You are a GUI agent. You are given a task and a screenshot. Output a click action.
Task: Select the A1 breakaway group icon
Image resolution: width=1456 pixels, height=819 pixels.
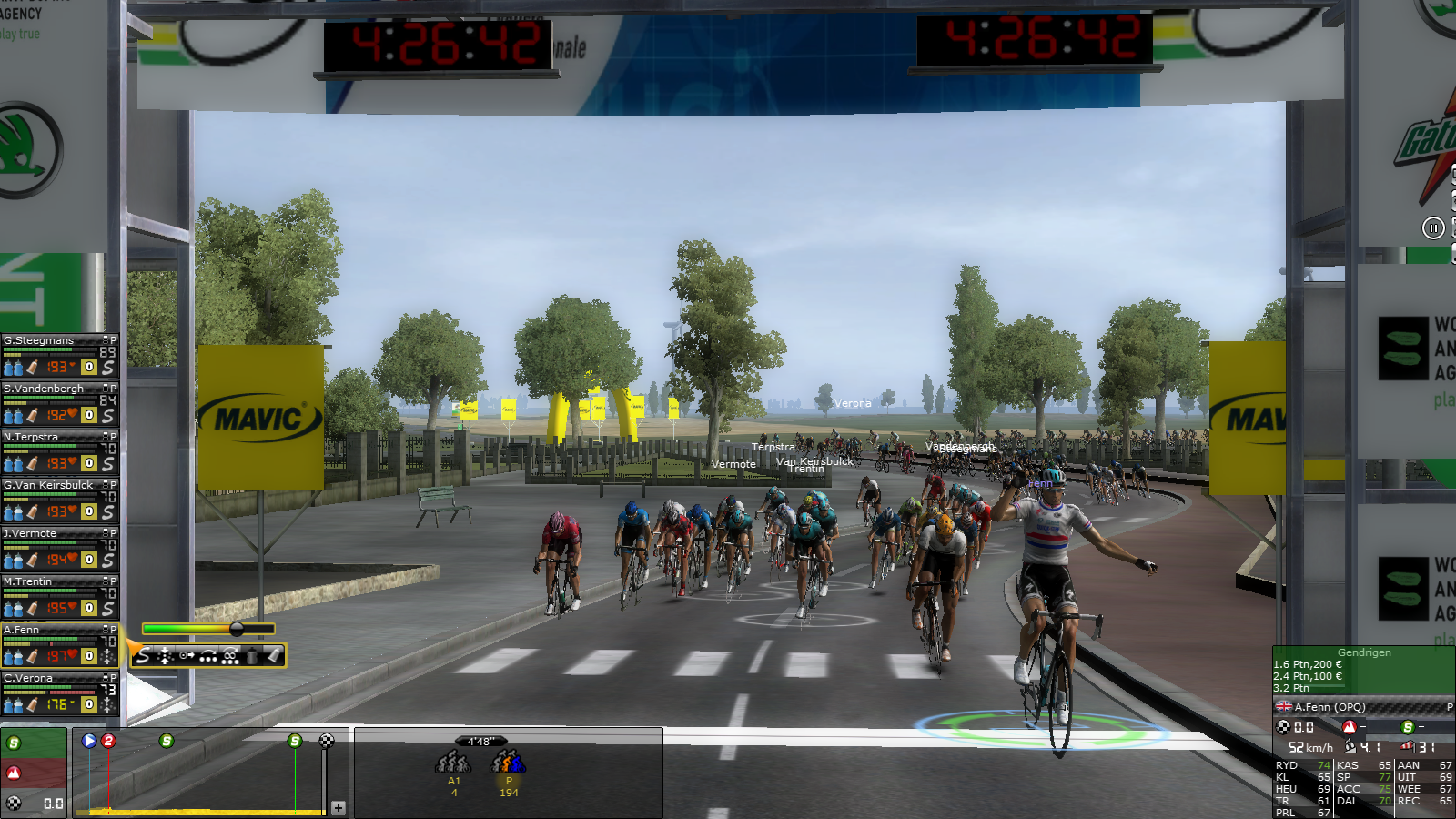pyautogui.click(x=453, y=763)
